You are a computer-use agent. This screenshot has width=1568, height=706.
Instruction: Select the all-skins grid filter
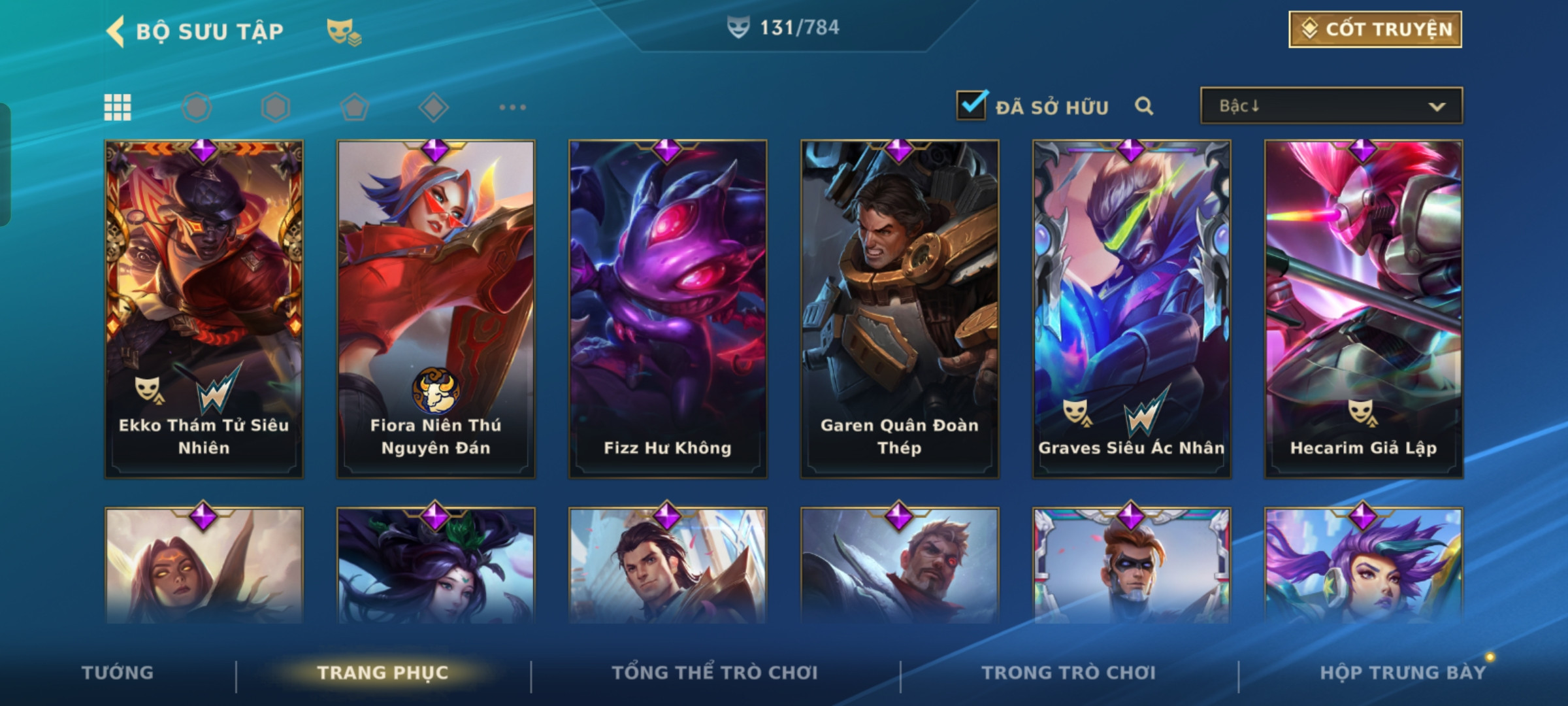point(118,107)
